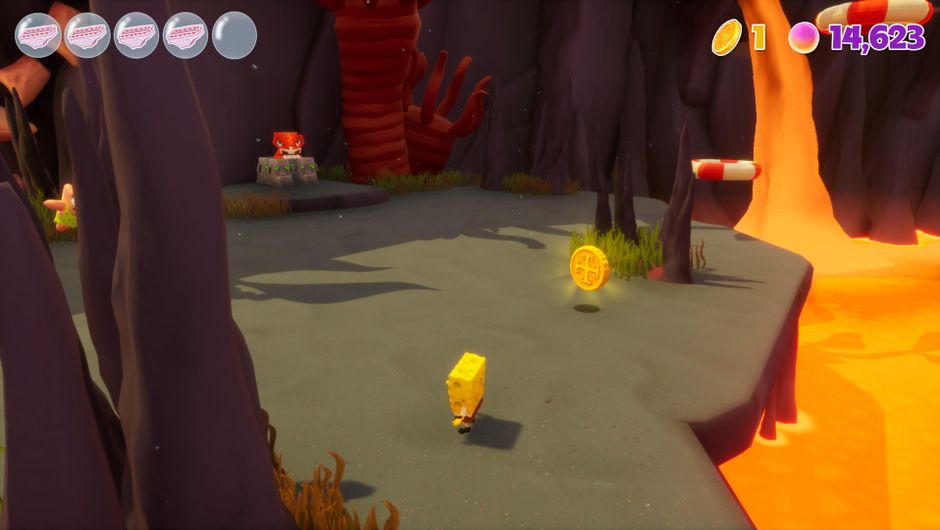Select the gold doubloon counter icon

[727, 37]
